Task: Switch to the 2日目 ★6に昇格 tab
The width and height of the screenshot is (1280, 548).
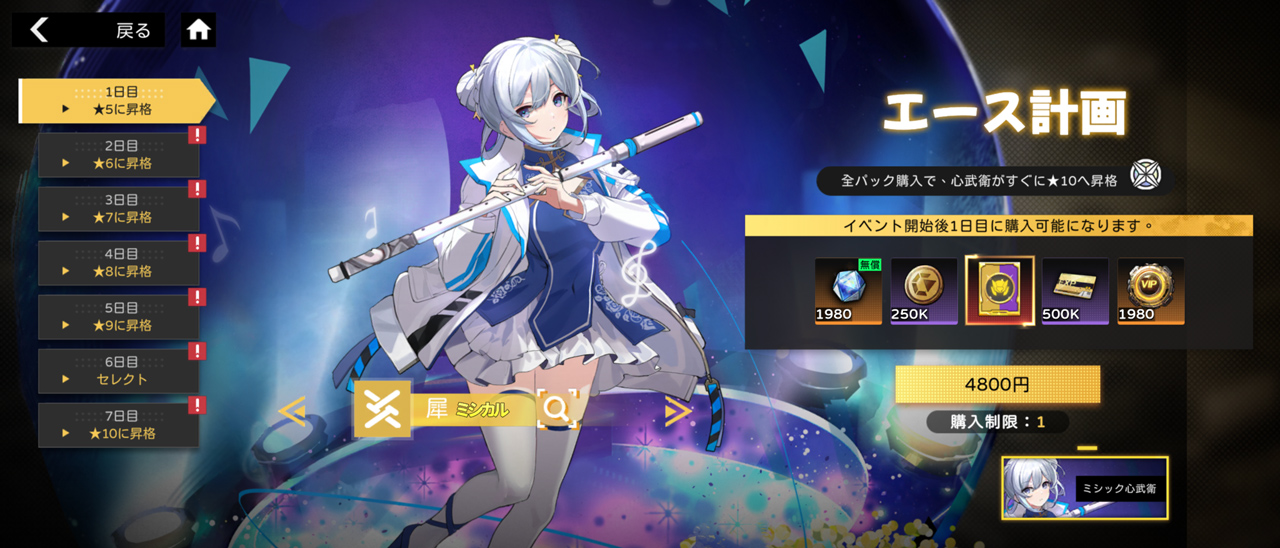Action: 119,155
